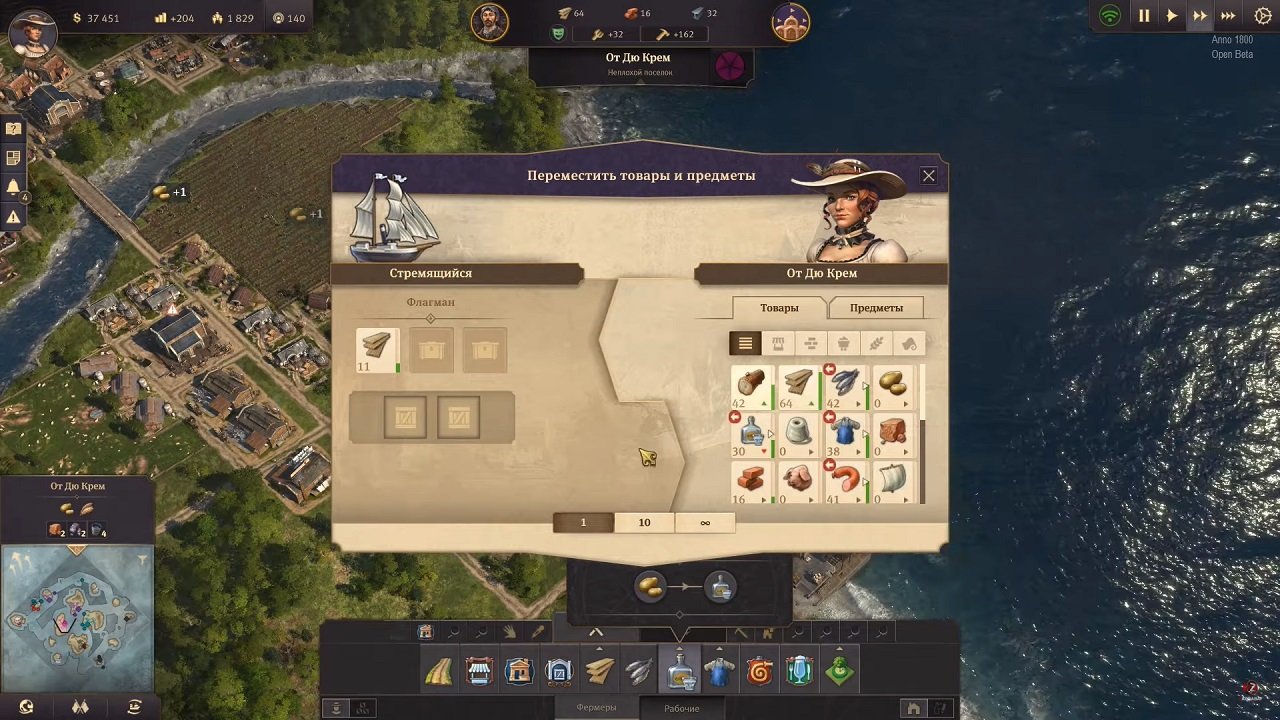Toggle the crop goods filter in the goods list
The height and width of the screenshot is (720, 1280).
coord(878,343)
